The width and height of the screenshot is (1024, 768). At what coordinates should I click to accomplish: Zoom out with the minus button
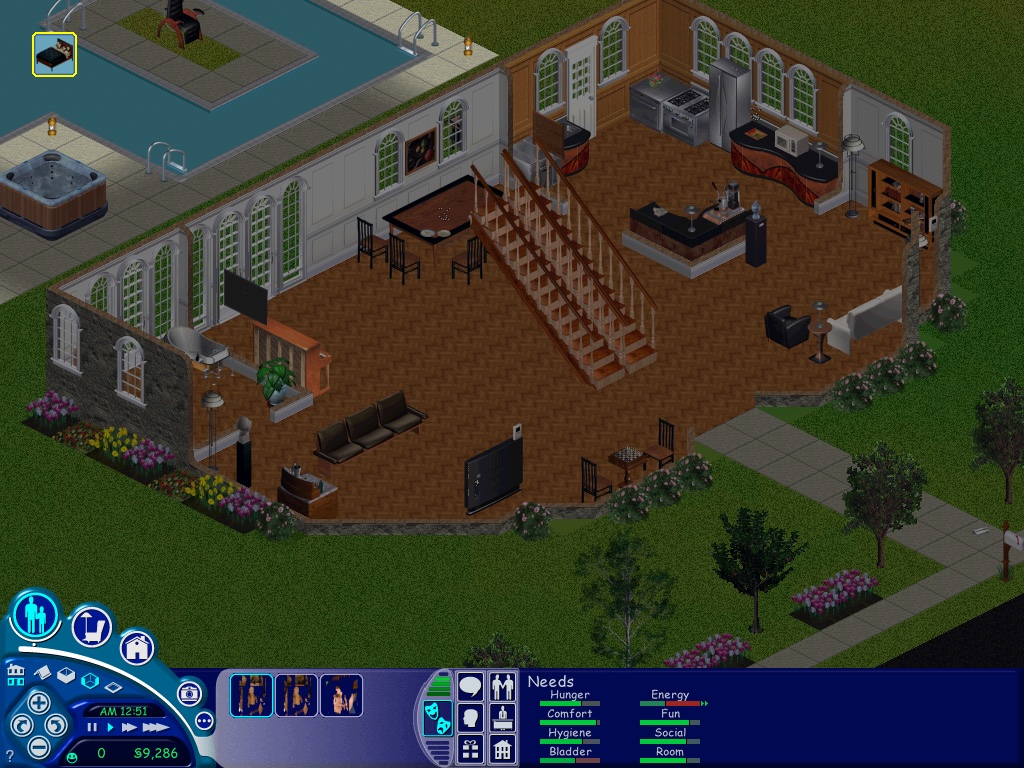[x=38, y=746]
